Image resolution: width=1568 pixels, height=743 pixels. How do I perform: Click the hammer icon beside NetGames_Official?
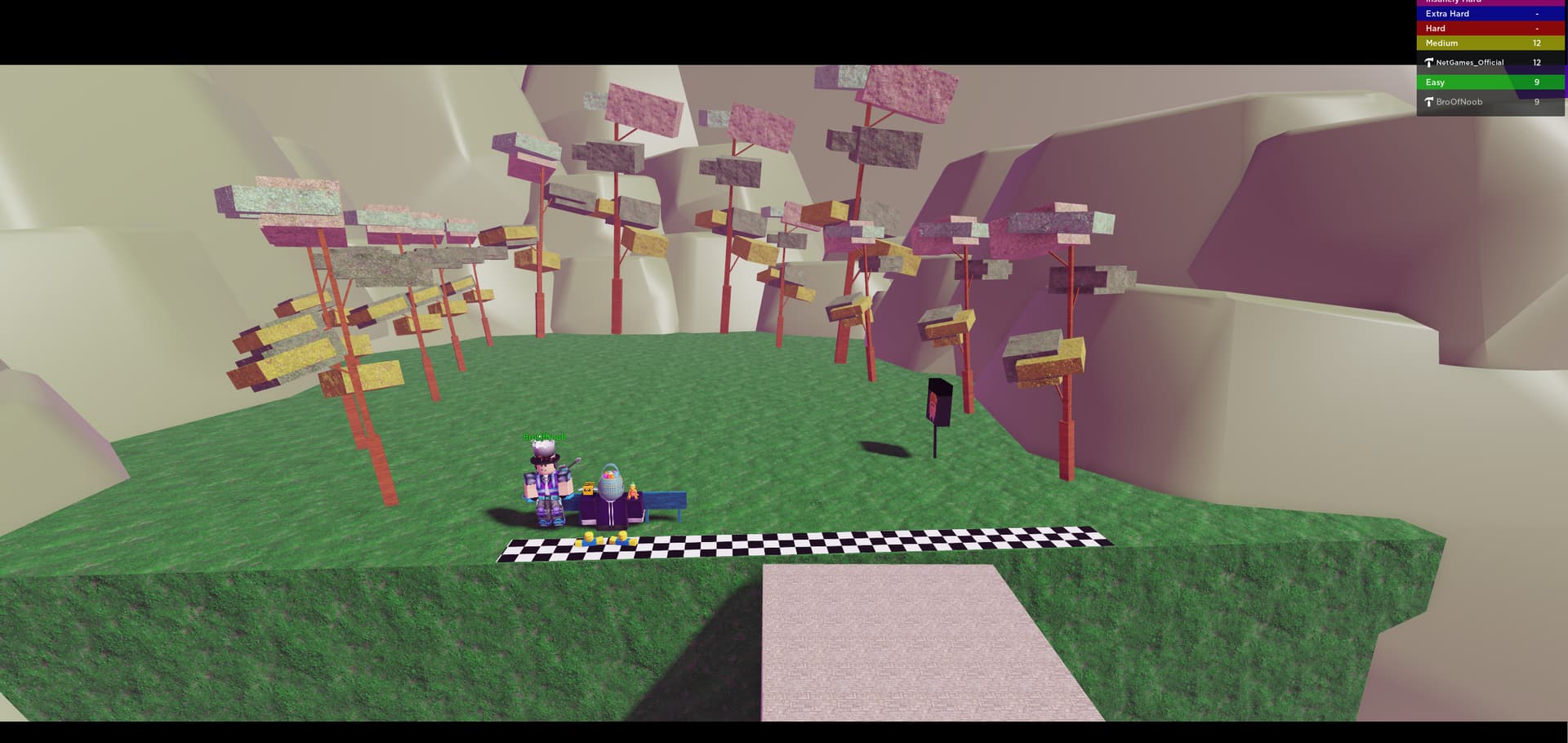point(1429,62)
